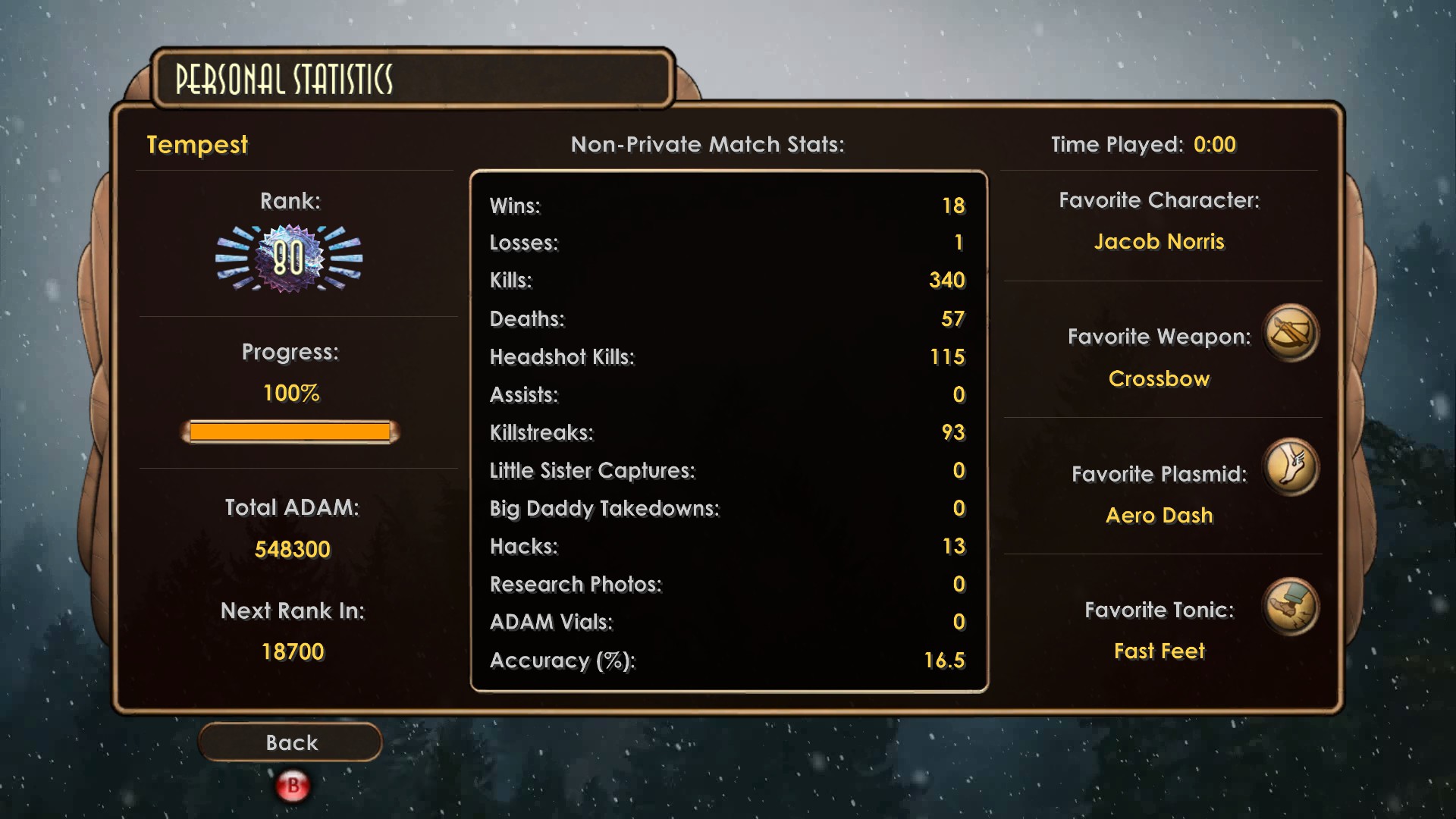The image size is (1456, 819).
Task: Select the Next Rank In value
Action: click(293, 650)
